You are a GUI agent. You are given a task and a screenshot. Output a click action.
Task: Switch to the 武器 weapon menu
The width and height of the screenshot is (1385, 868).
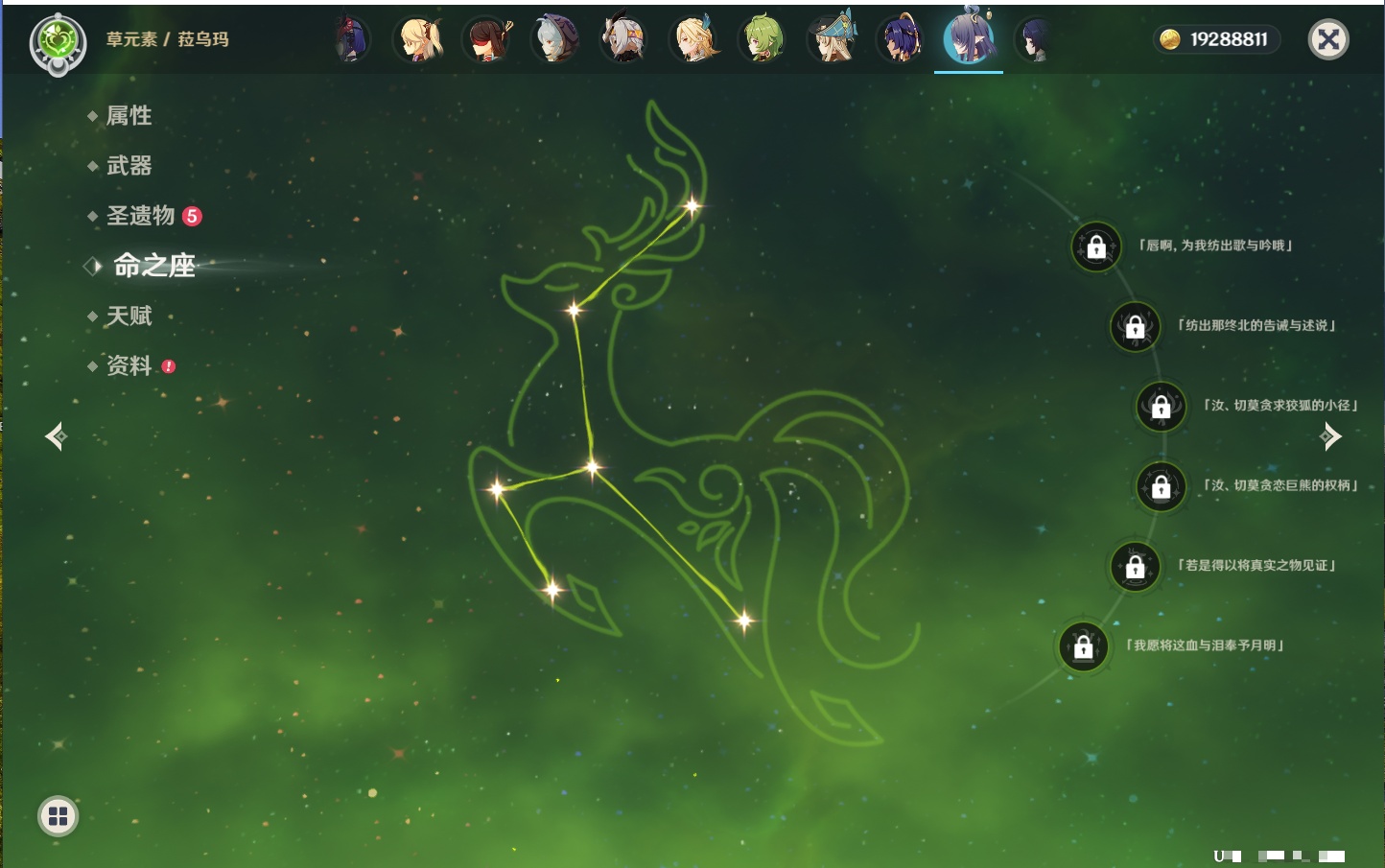coord(129,166)
